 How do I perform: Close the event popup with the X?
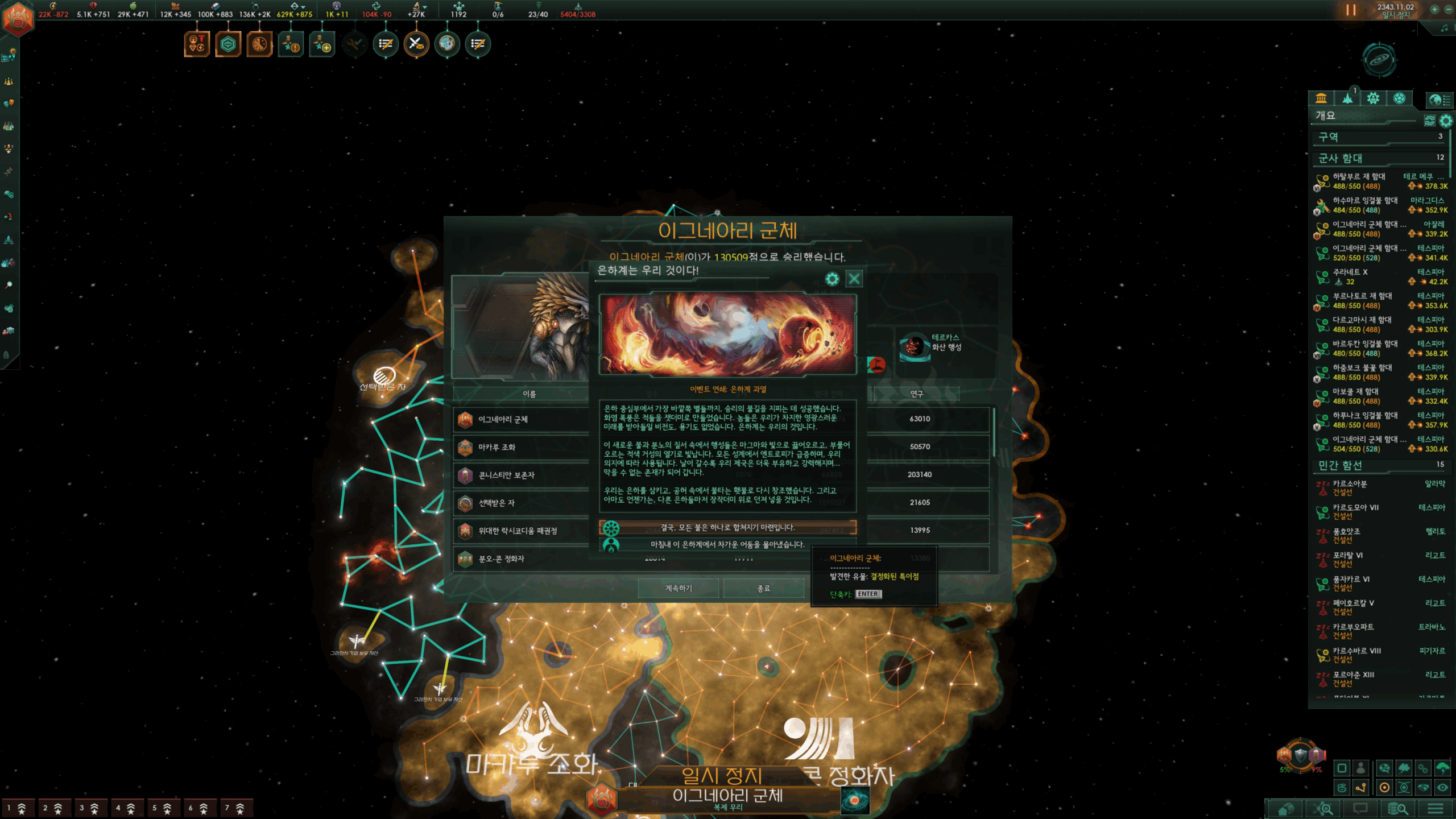point(854,279)
